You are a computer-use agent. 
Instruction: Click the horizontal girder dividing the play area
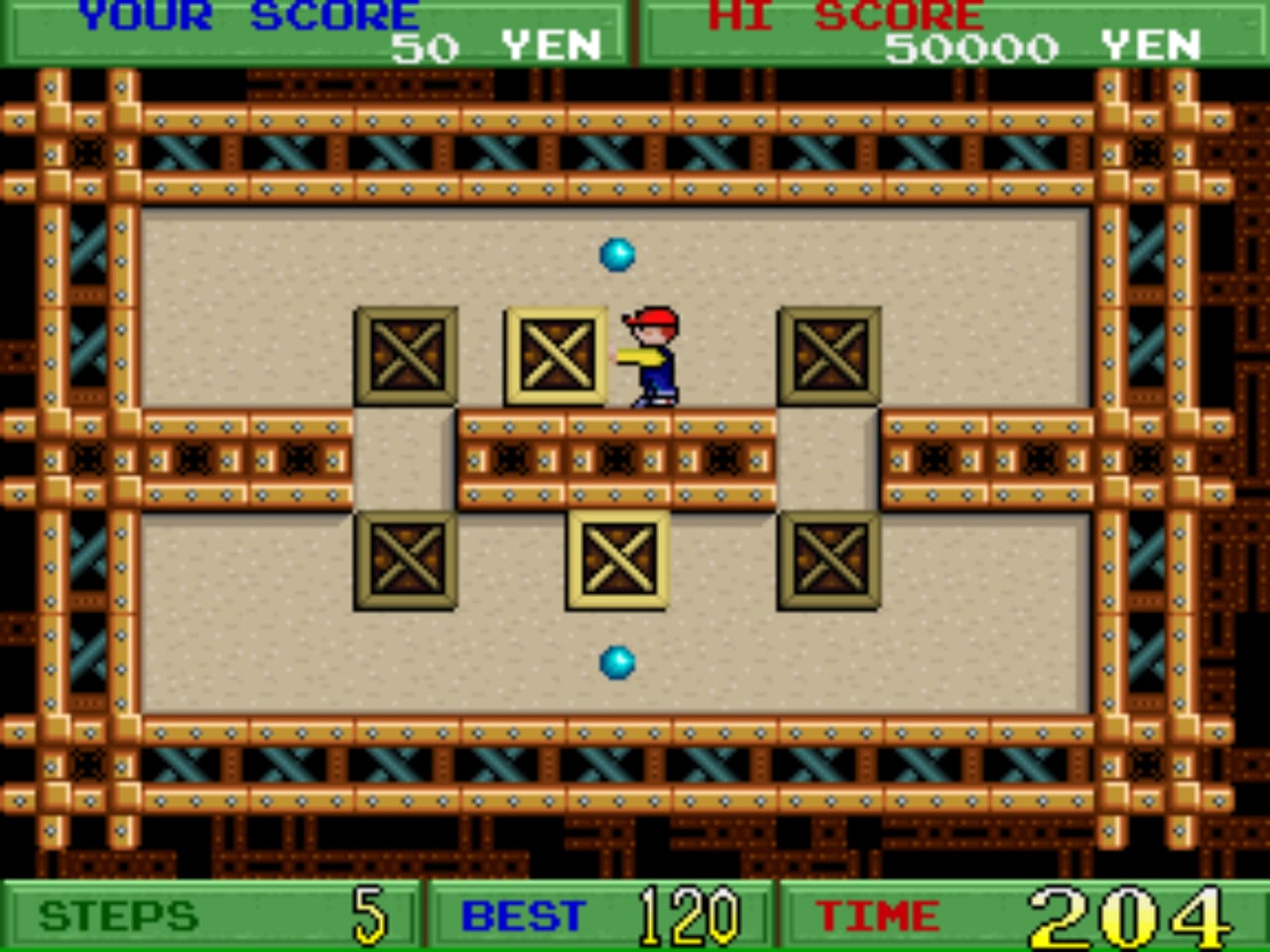click(x=615, y=459)
